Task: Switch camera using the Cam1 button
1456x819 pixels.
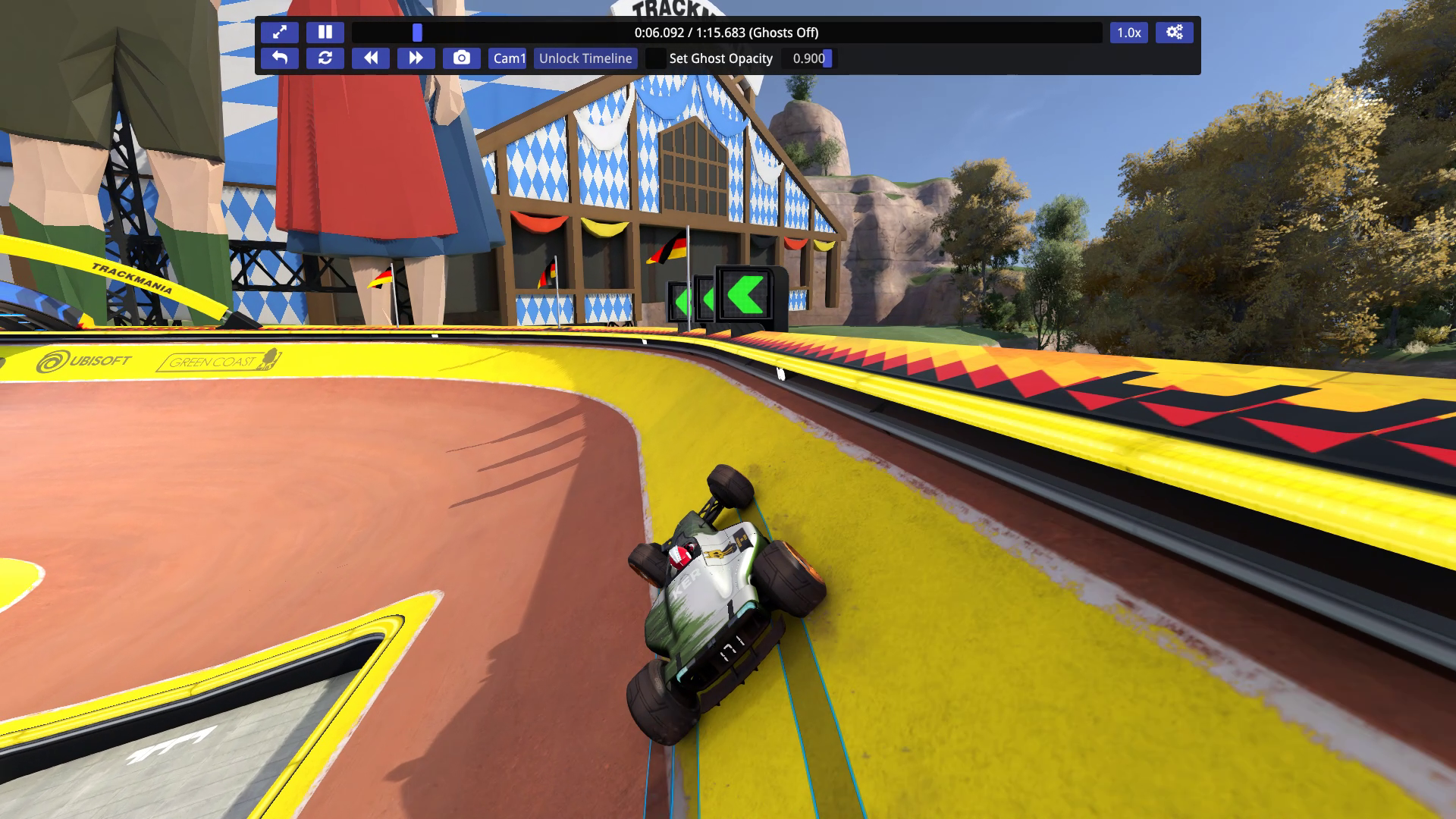Action: pos(508,58)
